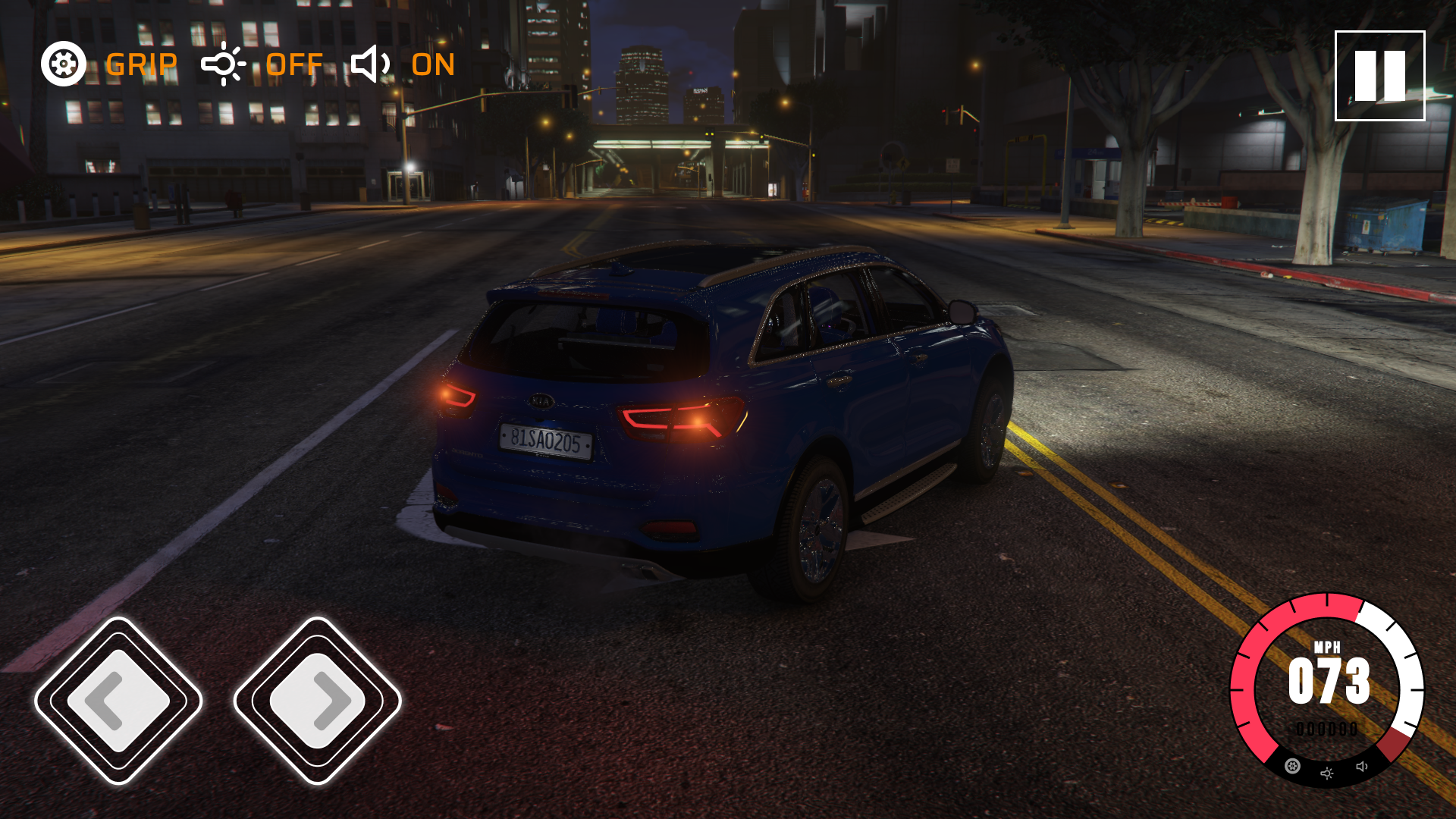This screenshot has width=1456, height=819.
Task: Click the small speaker icon under the speedometer
Action: (x=1362, y=767)
